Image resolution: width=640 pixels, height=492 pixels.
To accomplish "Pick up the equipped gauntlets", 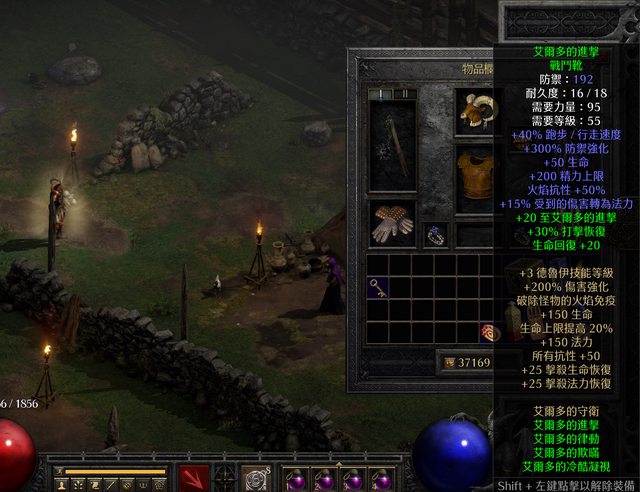I will click(391, 224).
